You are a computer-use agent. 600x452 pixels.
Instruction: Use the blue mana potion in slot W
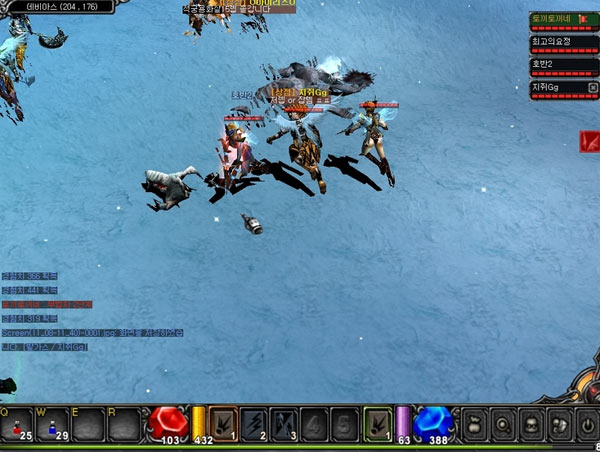[x=52, y=425]
